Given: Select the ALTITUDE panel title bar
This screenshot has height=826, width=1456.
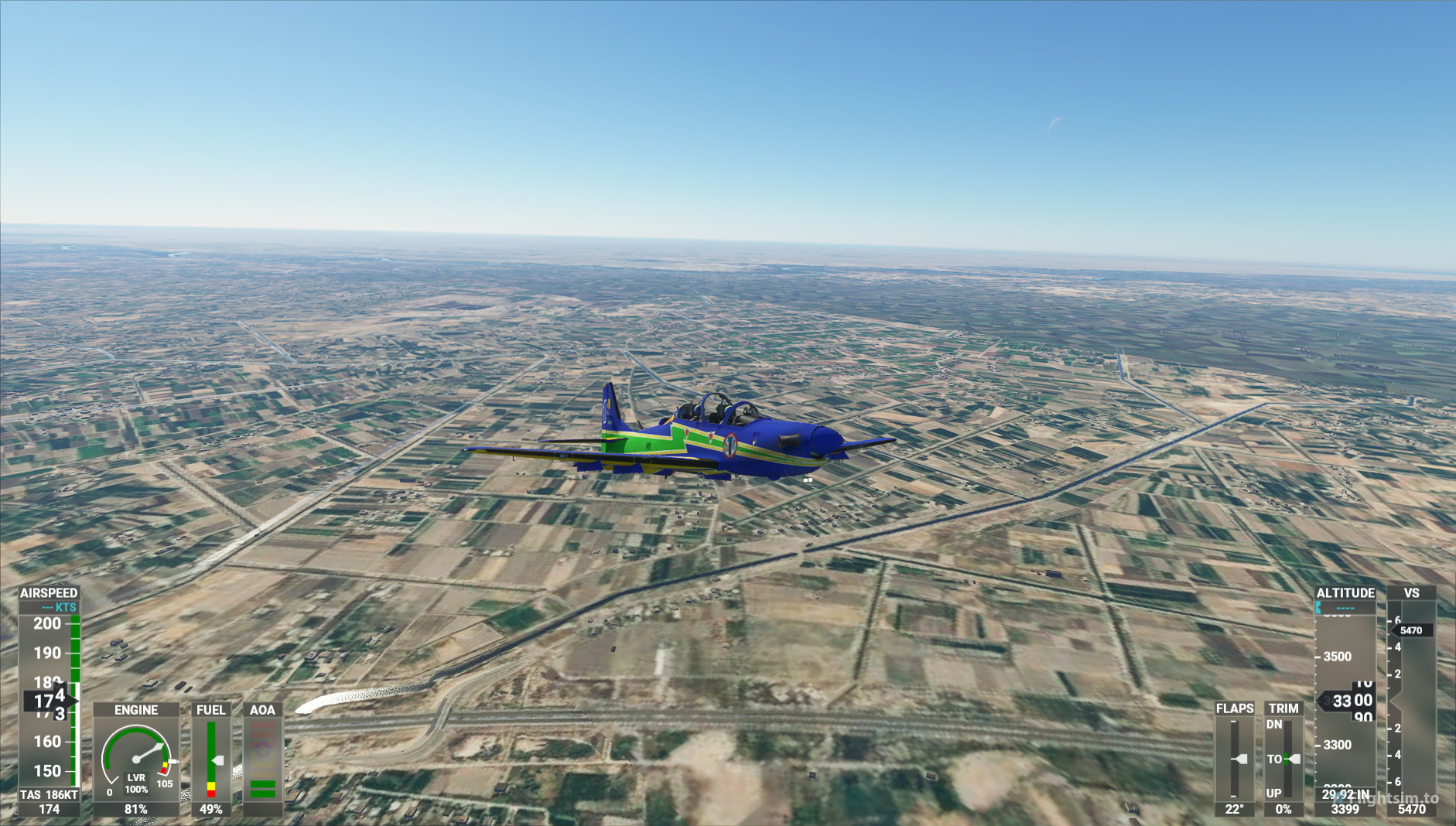Looking at the screenshot, I should tap(1345, 593).
